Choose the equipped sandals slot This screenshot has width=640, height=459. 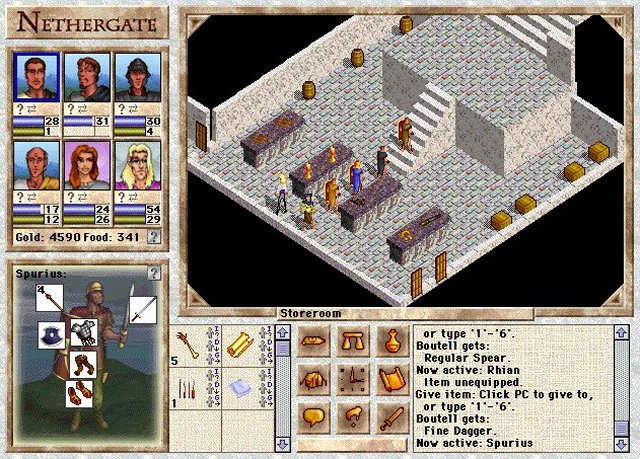[81, 393]
